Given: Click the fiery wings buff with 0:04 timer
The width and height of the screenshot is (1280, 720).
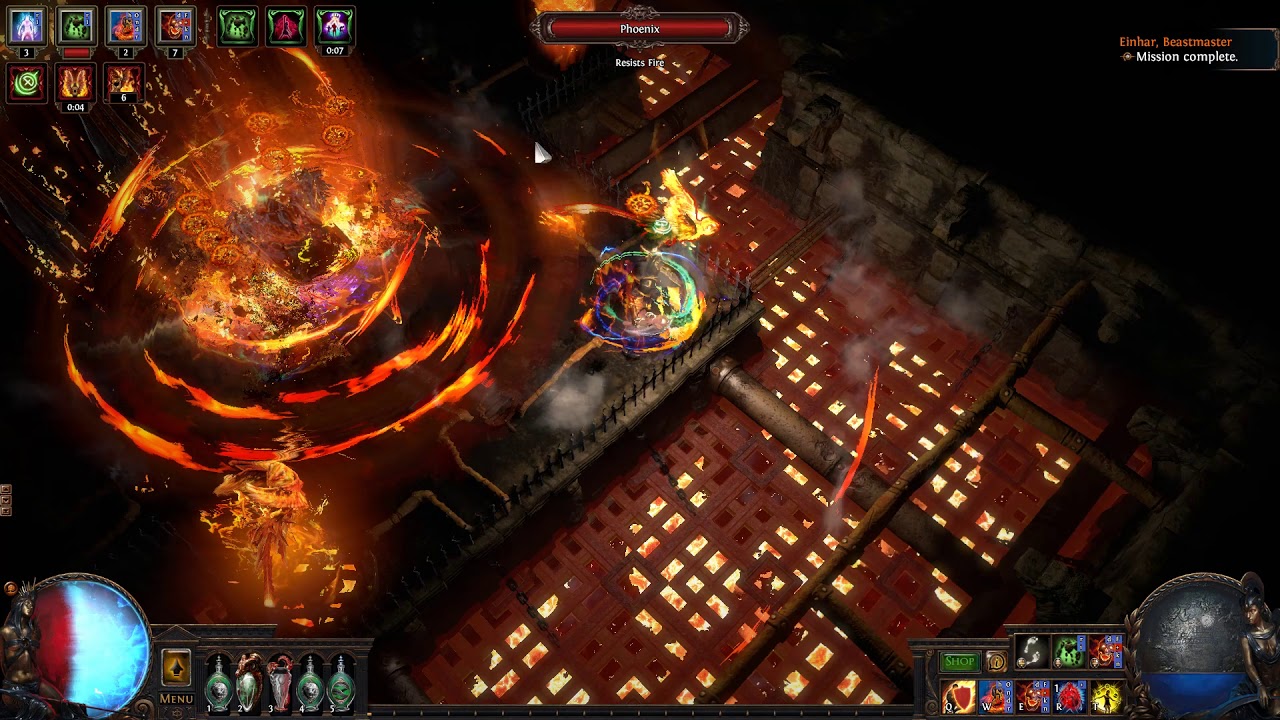Looking at the screenshot, I should (75, 82).
